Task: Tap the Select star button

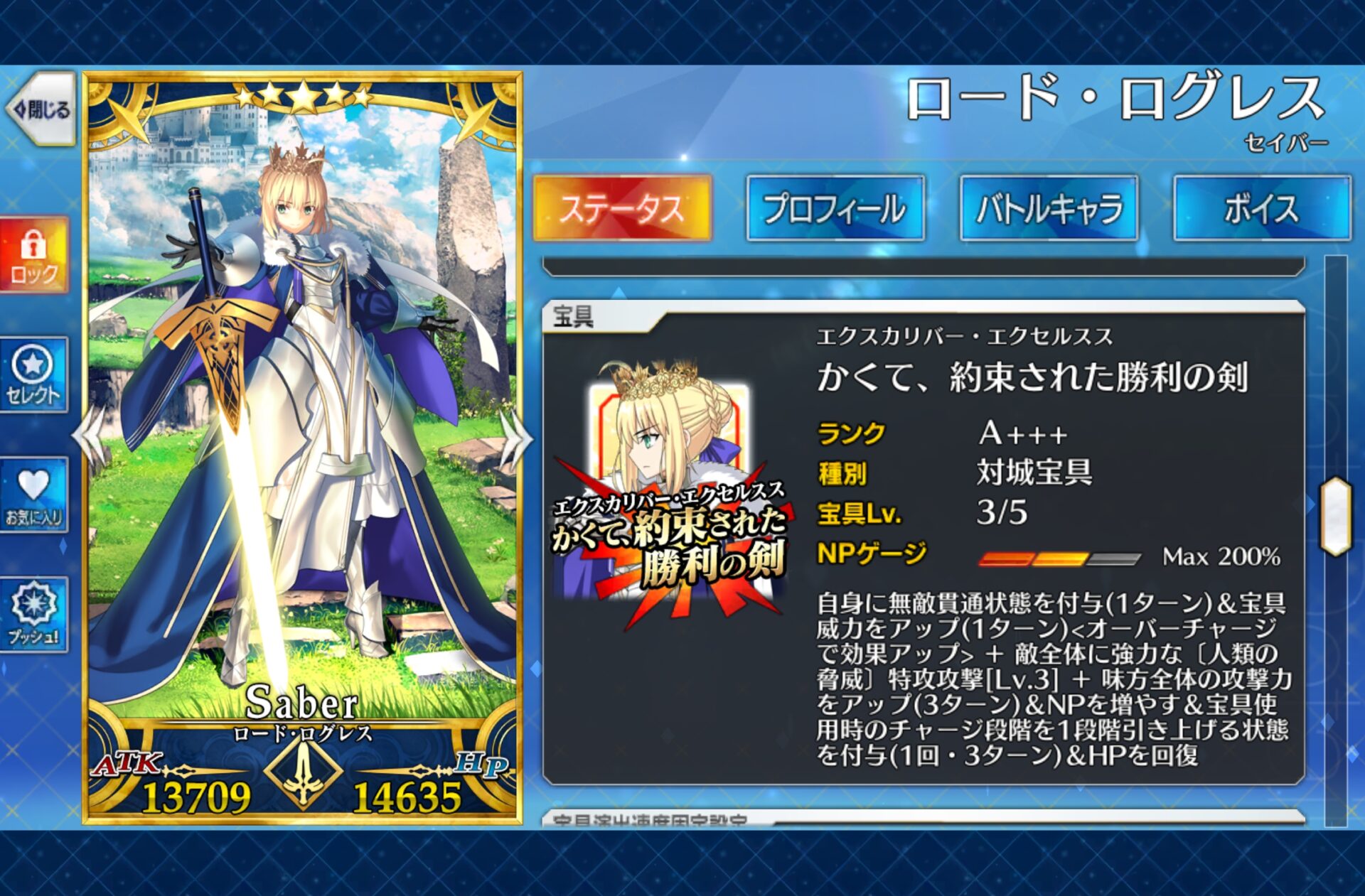Action: click(34, 374)
